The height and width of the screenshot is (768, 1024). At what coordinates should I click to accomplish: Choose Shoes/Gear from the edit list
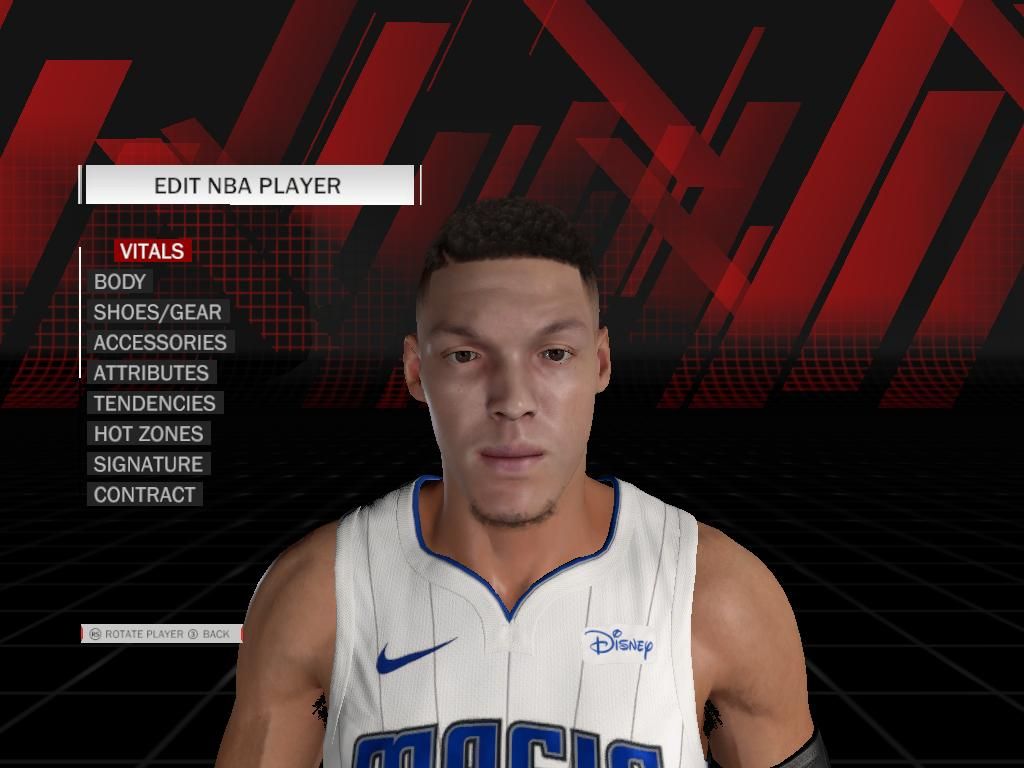[157, 312]
